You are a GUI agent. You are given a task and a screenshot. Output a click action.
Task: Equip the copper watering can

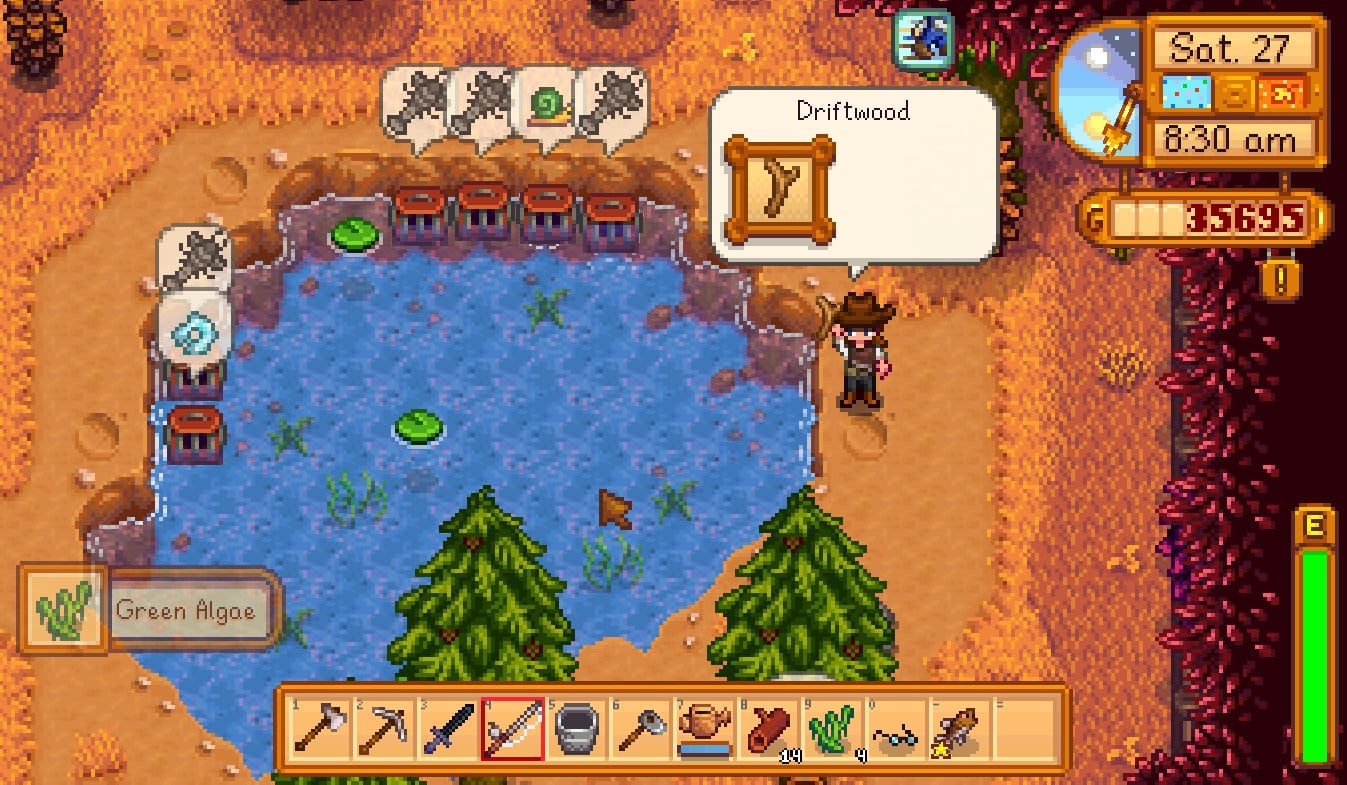[x=704, y=729]
